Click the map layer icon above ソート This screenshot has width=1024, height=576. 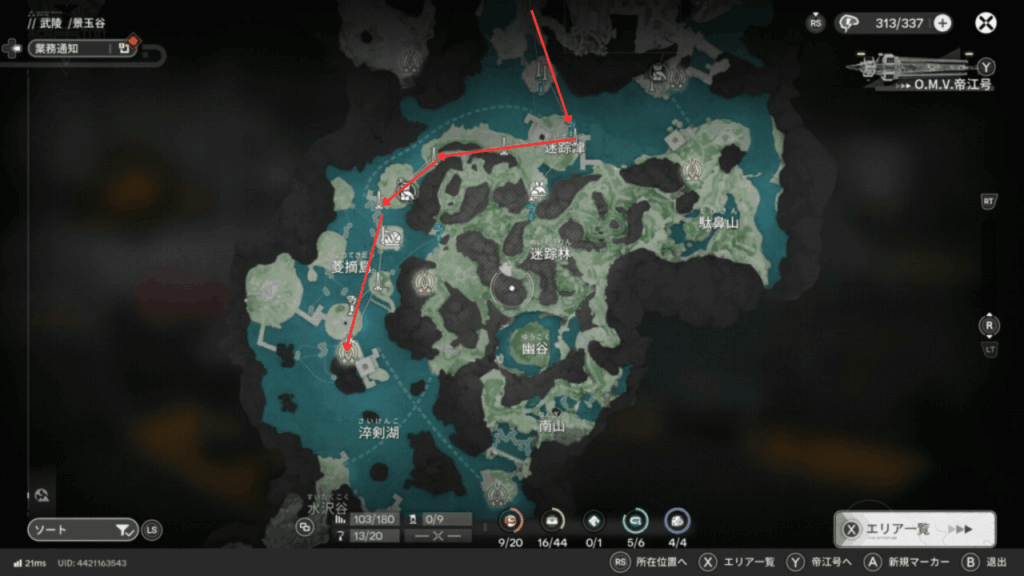[42, 494]
